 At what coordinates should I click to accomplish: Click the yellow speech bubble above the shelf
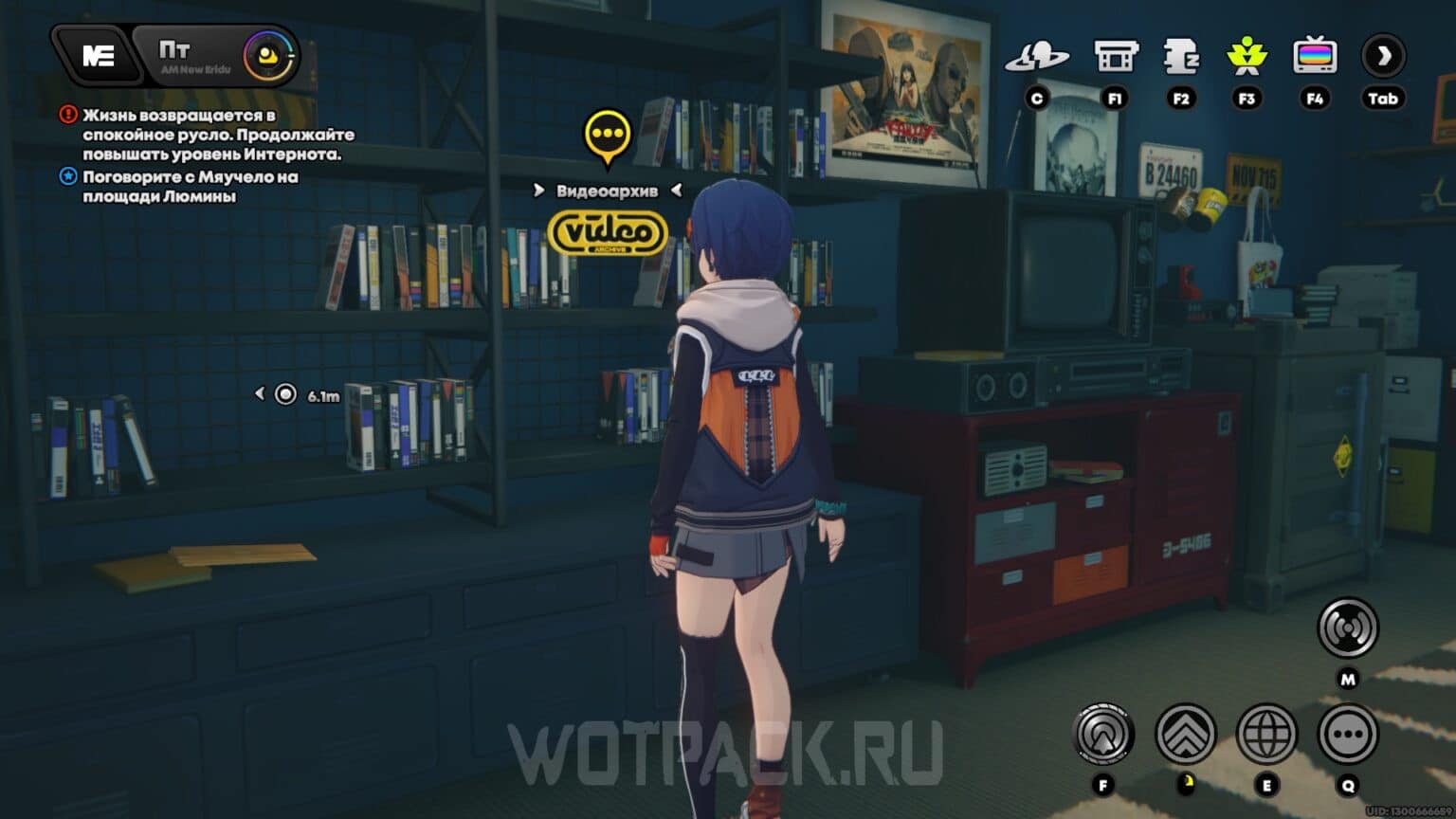pyautogui.click(x=608, y=136)
